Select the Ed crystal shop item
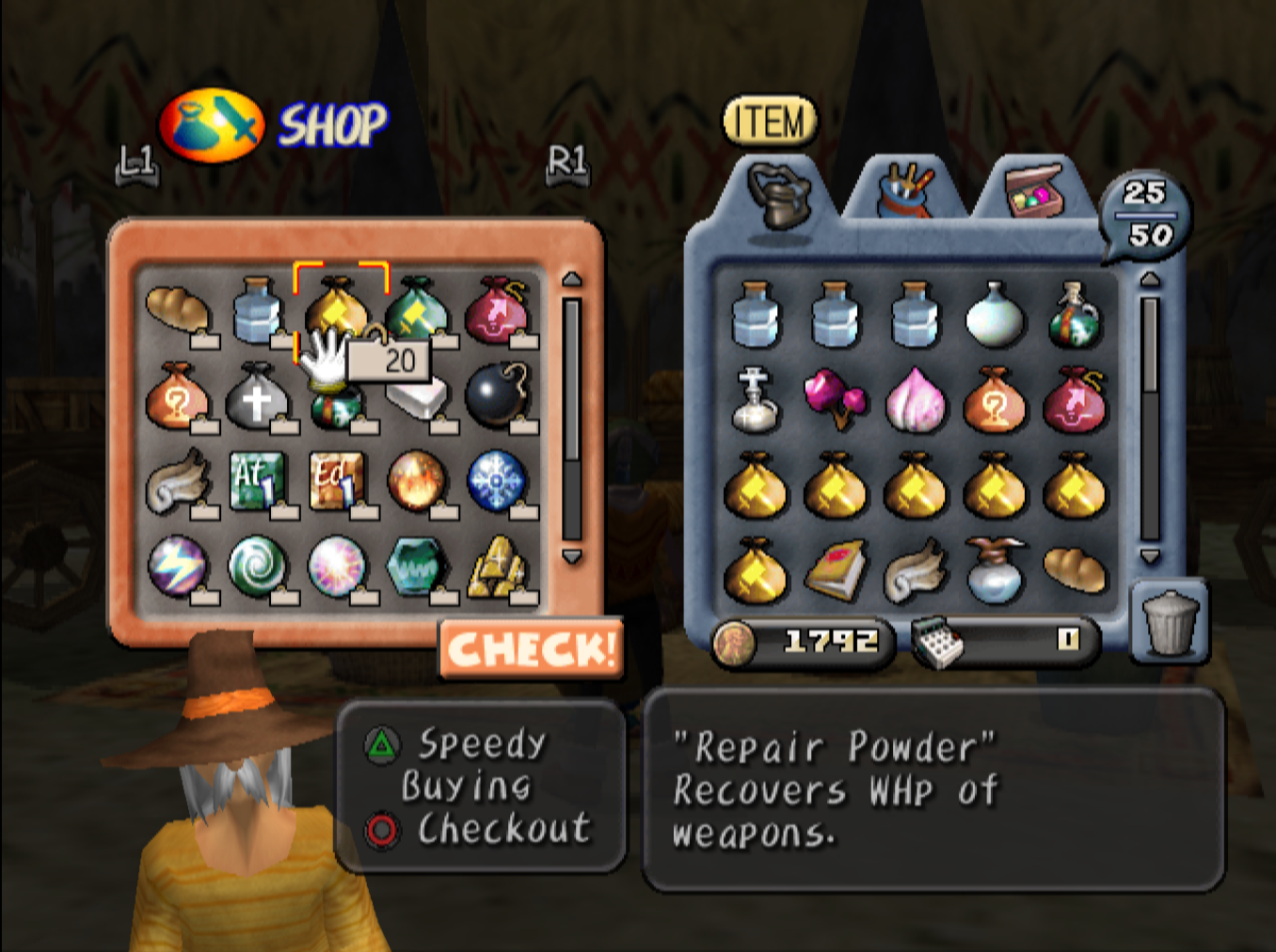 [x=336, y=480]
